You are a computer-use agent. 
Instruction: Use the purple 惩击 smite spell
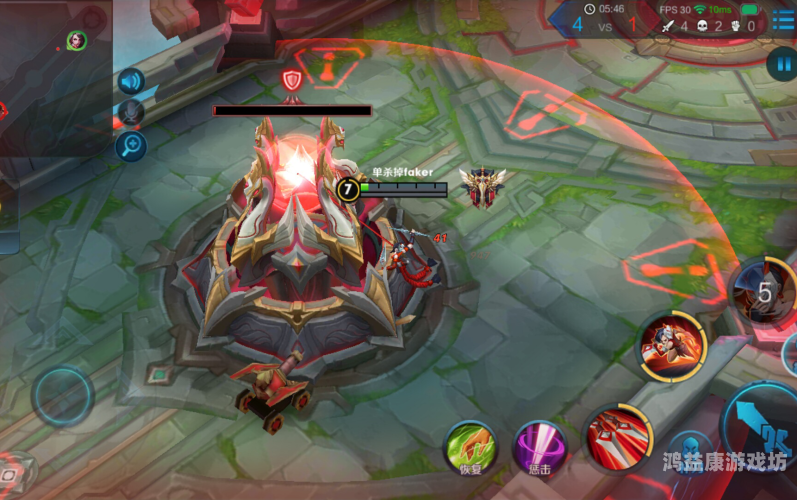[540, 447]
